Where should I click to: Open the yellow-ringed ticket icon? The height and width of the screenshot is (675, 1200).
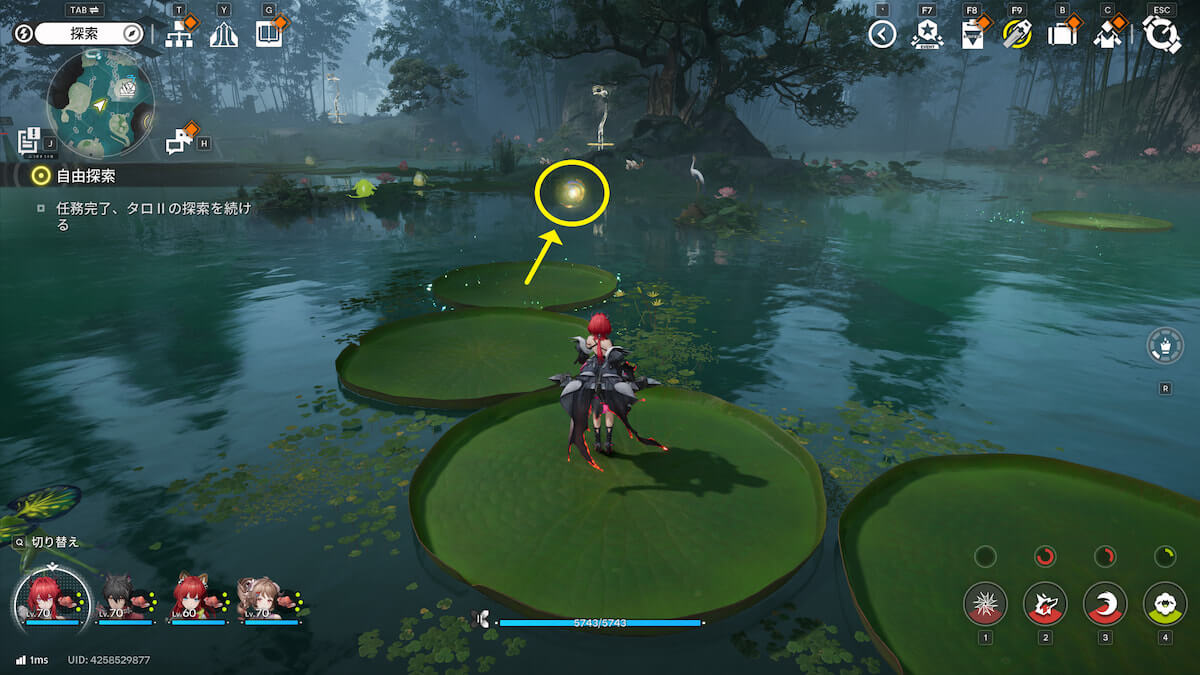(x=1017, y=35)
